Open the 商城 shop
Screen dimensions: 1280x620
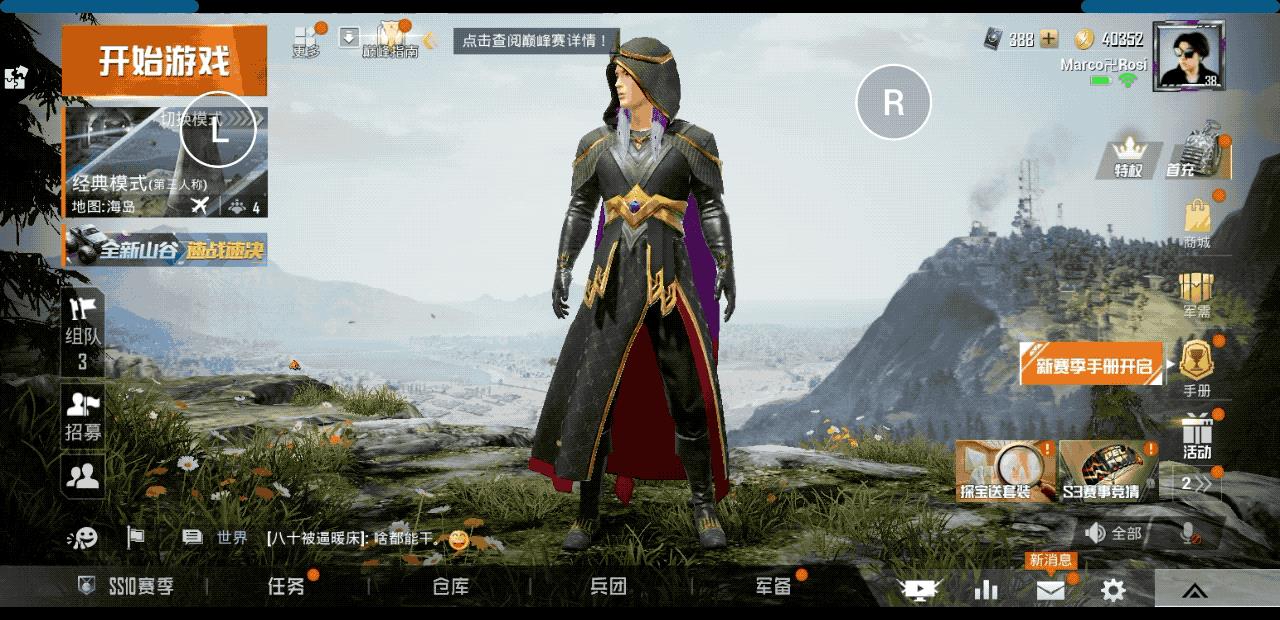click(x=1197, y=222)
